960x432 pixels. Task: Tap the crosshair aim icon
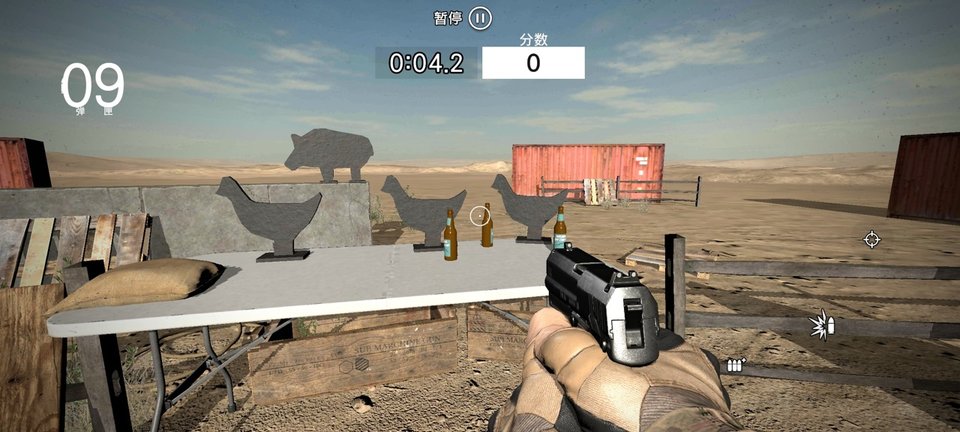pyautogui.click(x=872, y=239)
